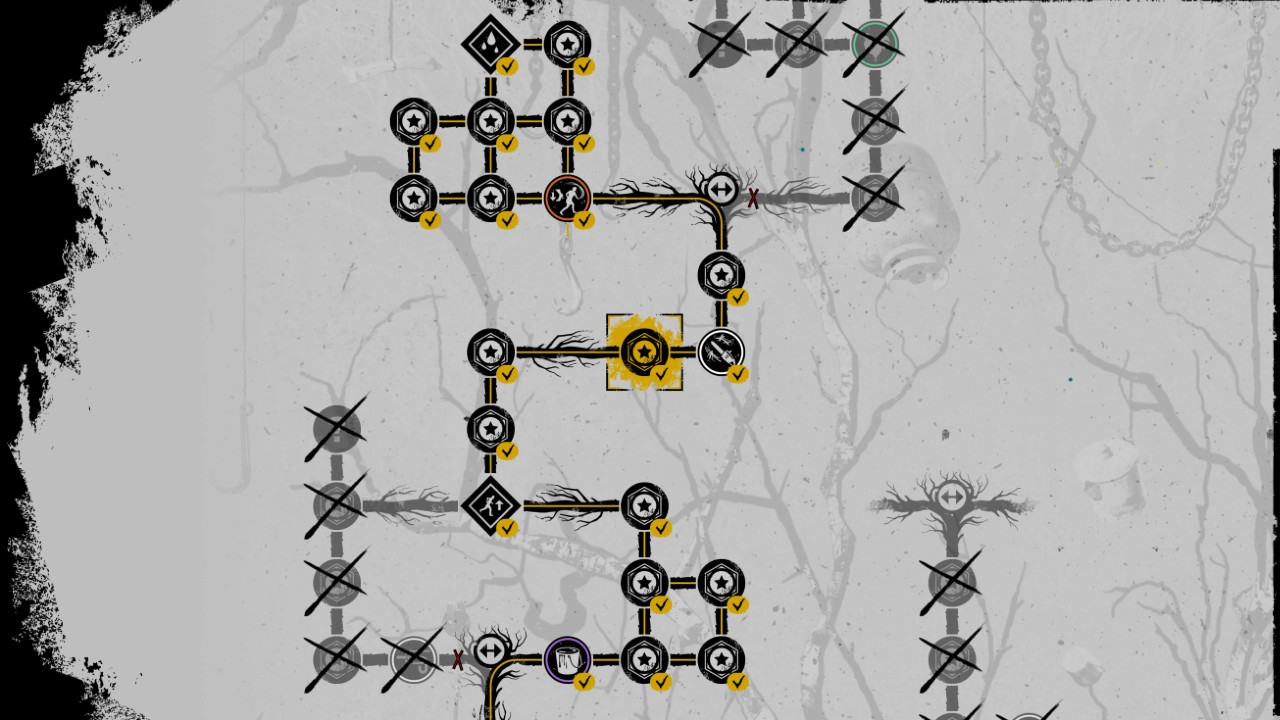The image size is (1280, 720).
Task: Click the star node beside the droplet diamond
Action: coord(565,42)
